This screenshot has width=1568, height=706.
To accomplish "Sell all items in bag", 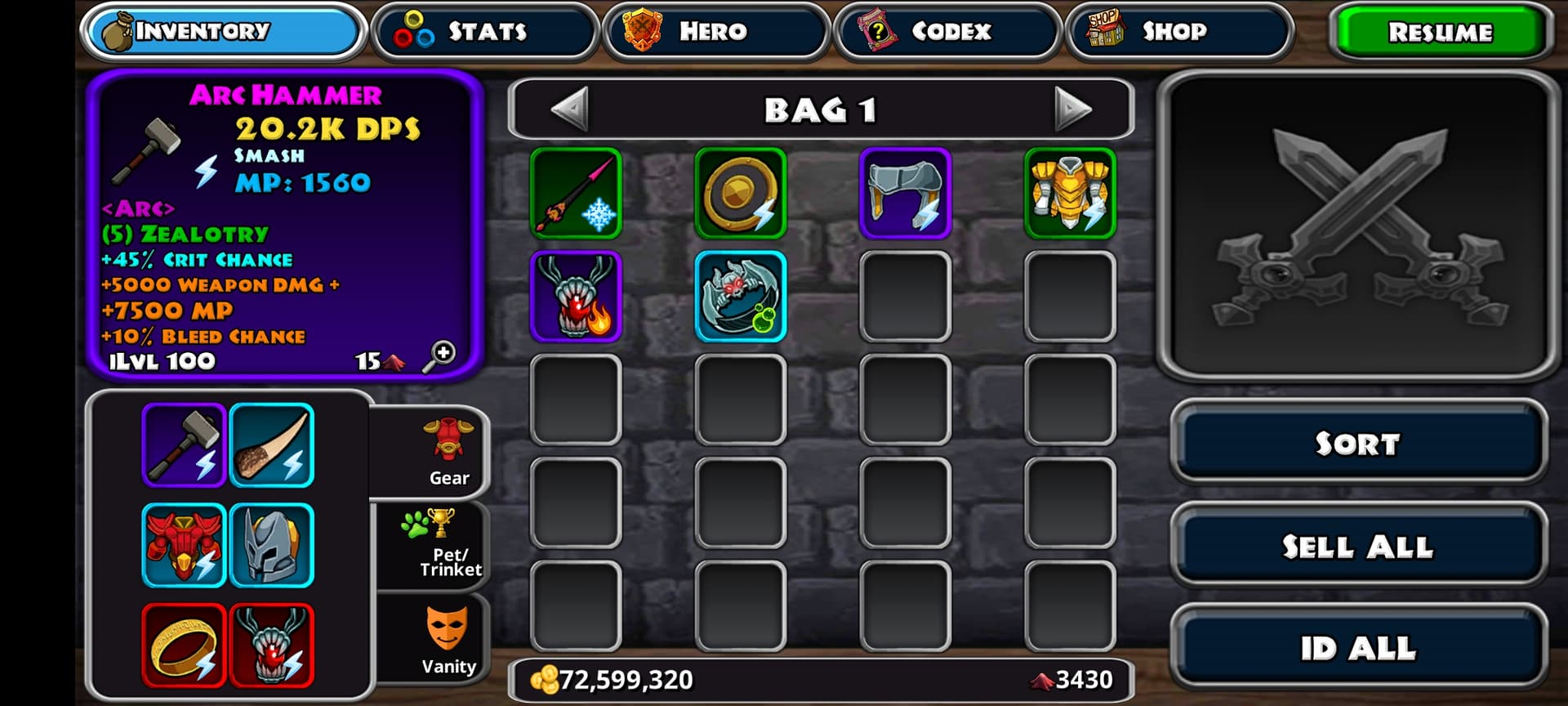I will coord(1357,546).
